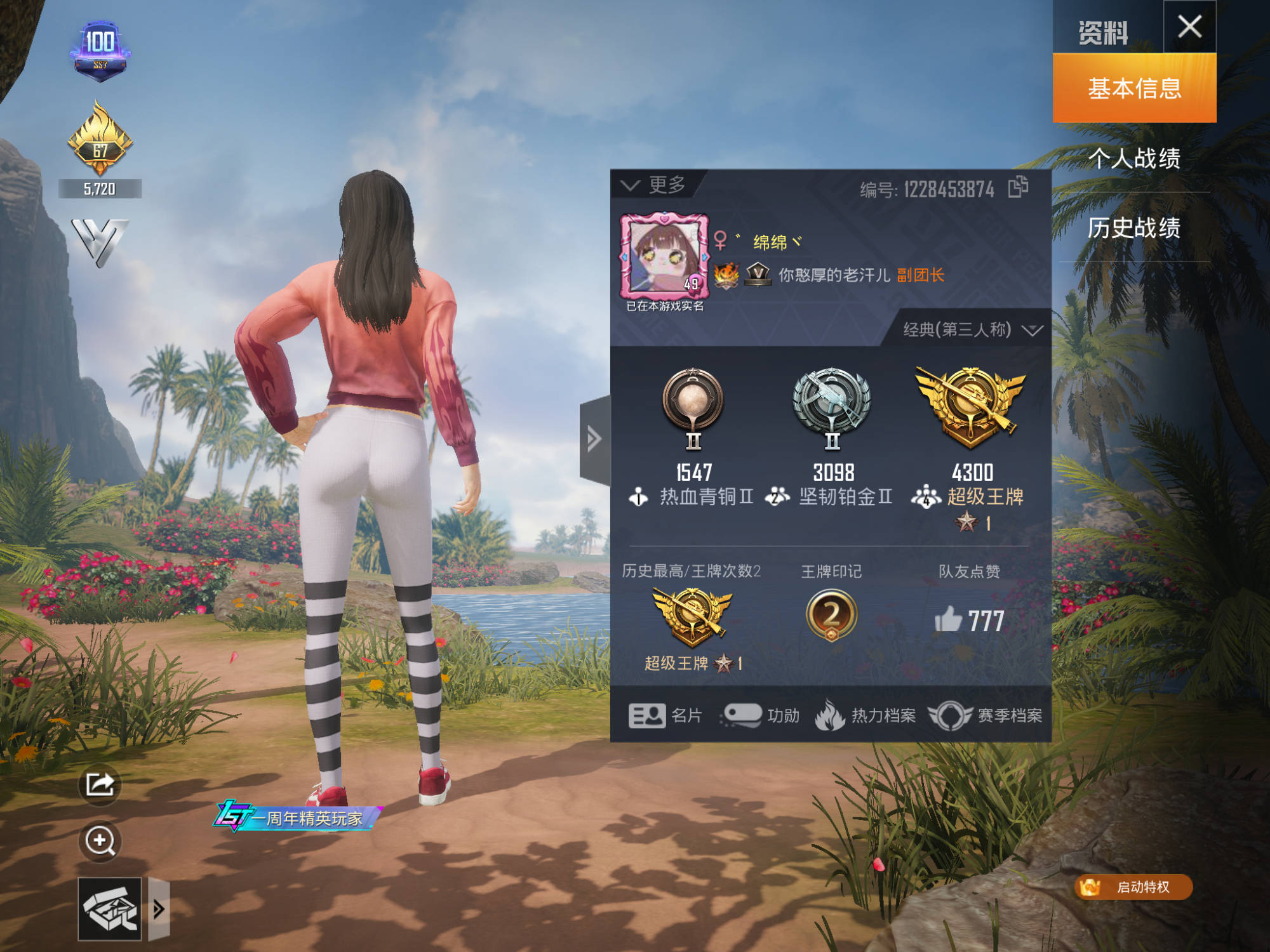Open the wardrobe crate icon
This screenshot has width=1270, height=952.
coord(109,909)
